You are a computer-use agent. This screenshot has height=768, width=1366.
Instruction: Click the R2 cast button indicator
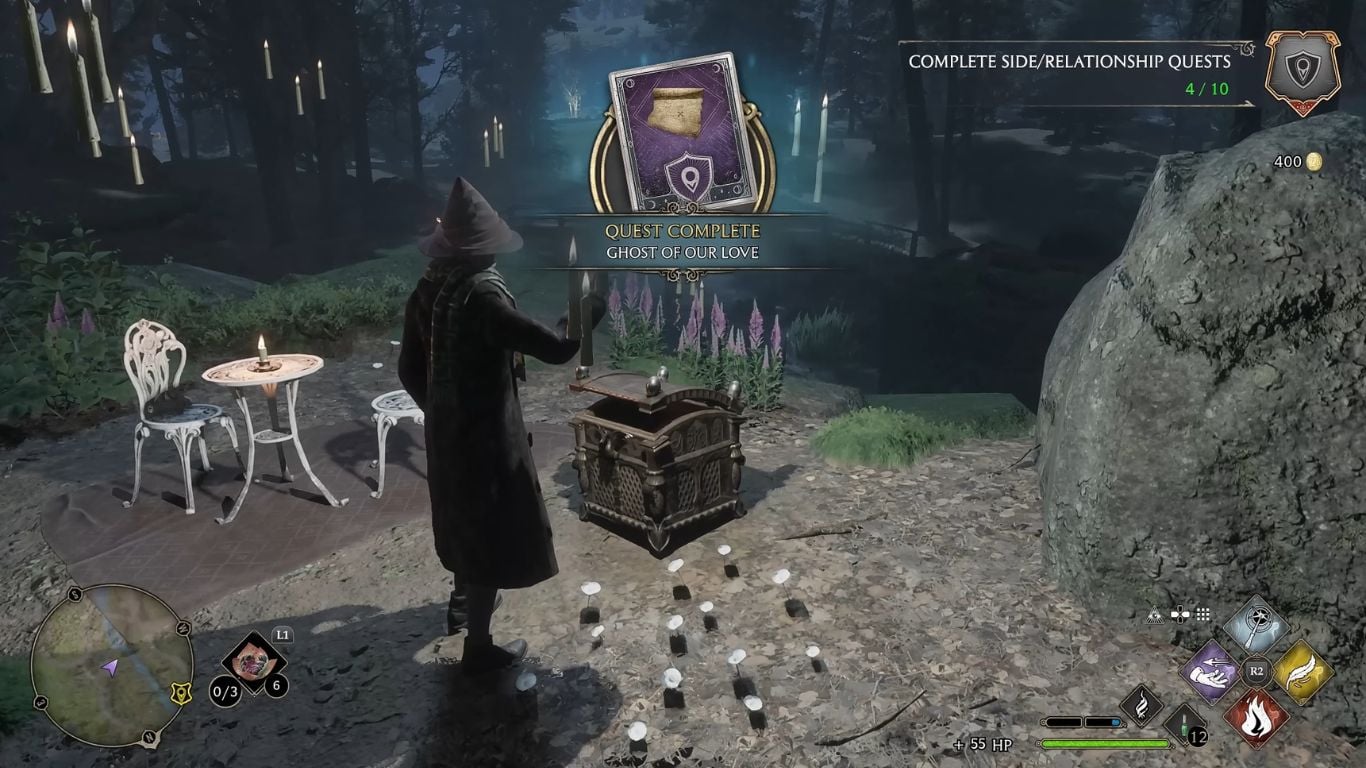[x=1256, y=669]
